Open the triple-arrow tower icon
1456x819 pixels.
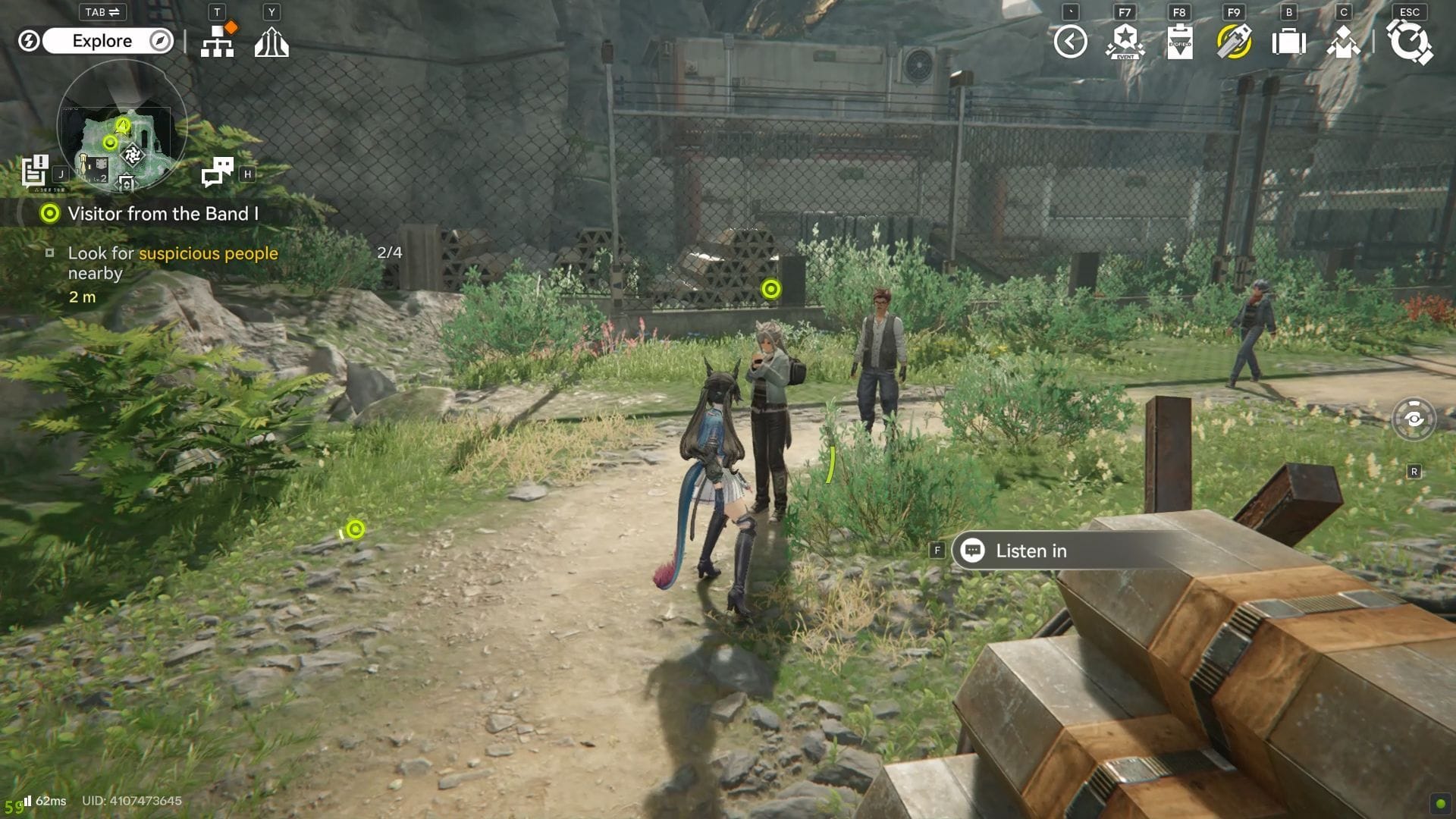[x=271, y=42]
